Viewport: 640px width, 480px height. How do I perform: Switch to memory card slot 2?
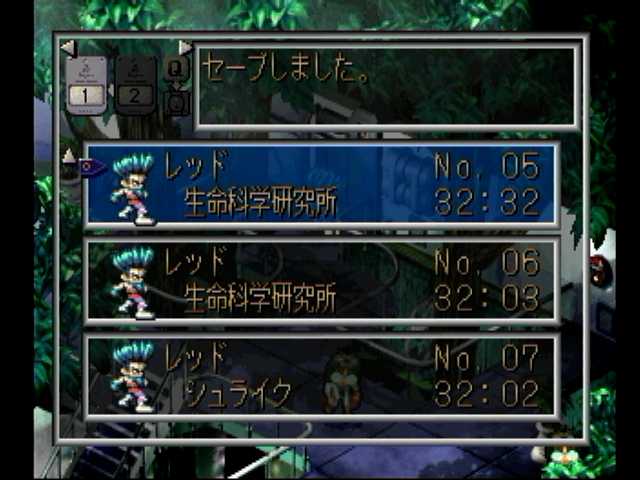[135, 83]
